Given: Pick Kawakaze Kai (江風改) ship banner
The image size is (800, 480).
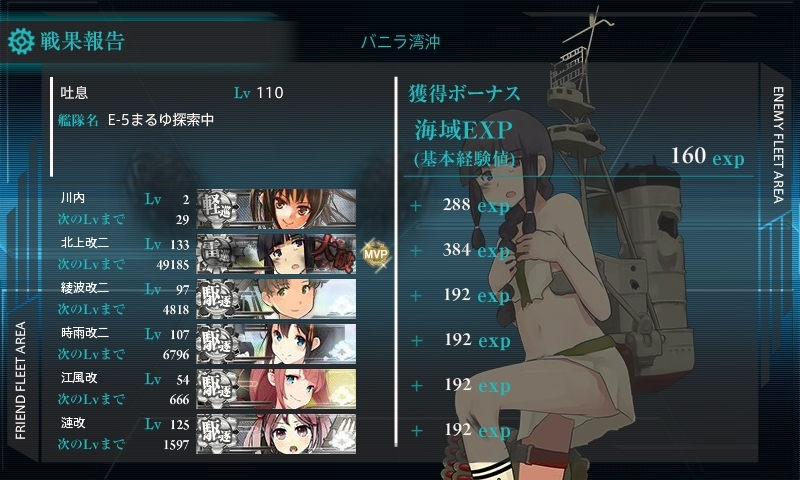Looking at the screenshot, I should [276, 387].
